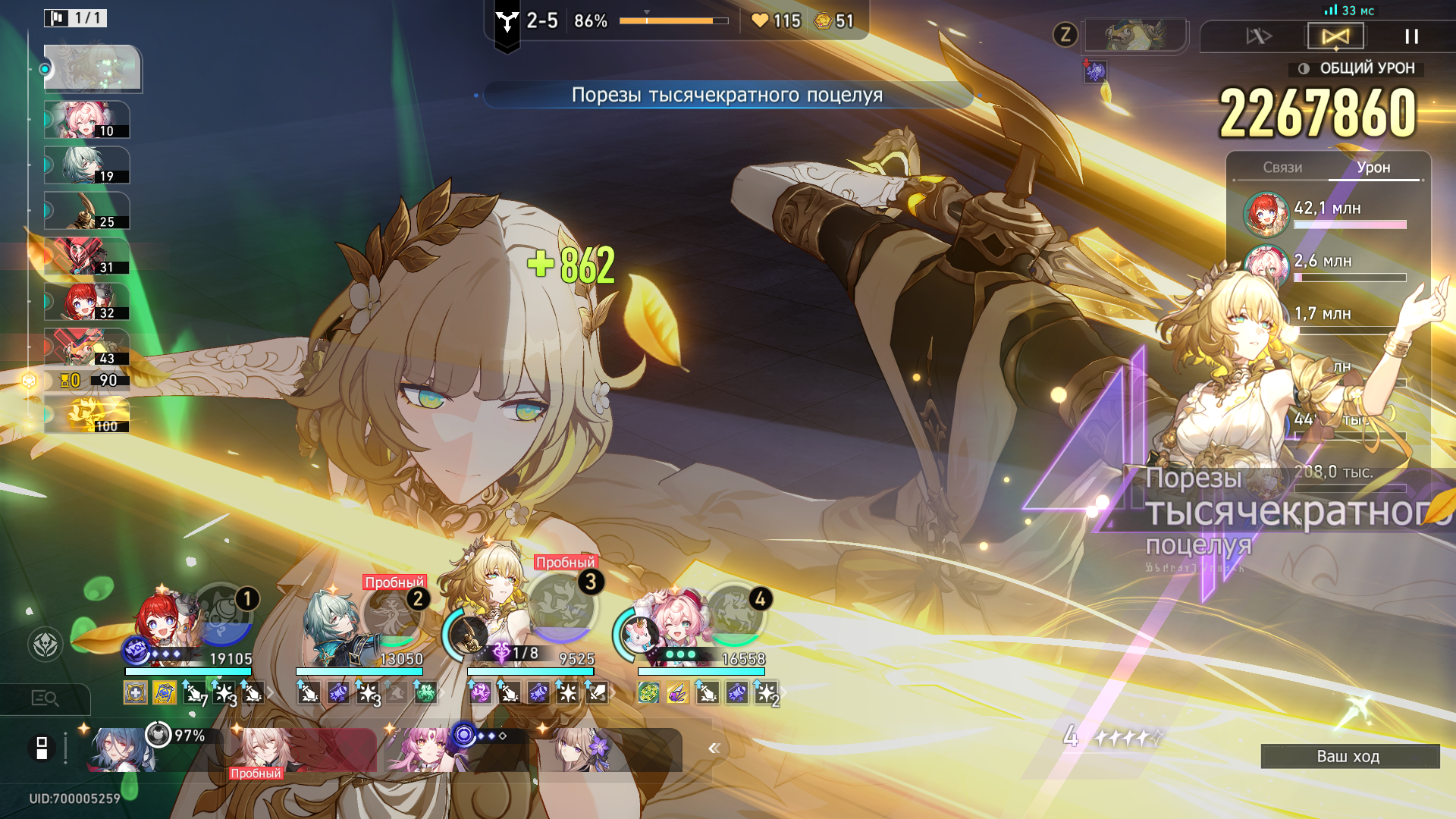This screenshot has width=1456, height=819.
Task: Open the battle details magnifier list
Action: pos(45,698)
